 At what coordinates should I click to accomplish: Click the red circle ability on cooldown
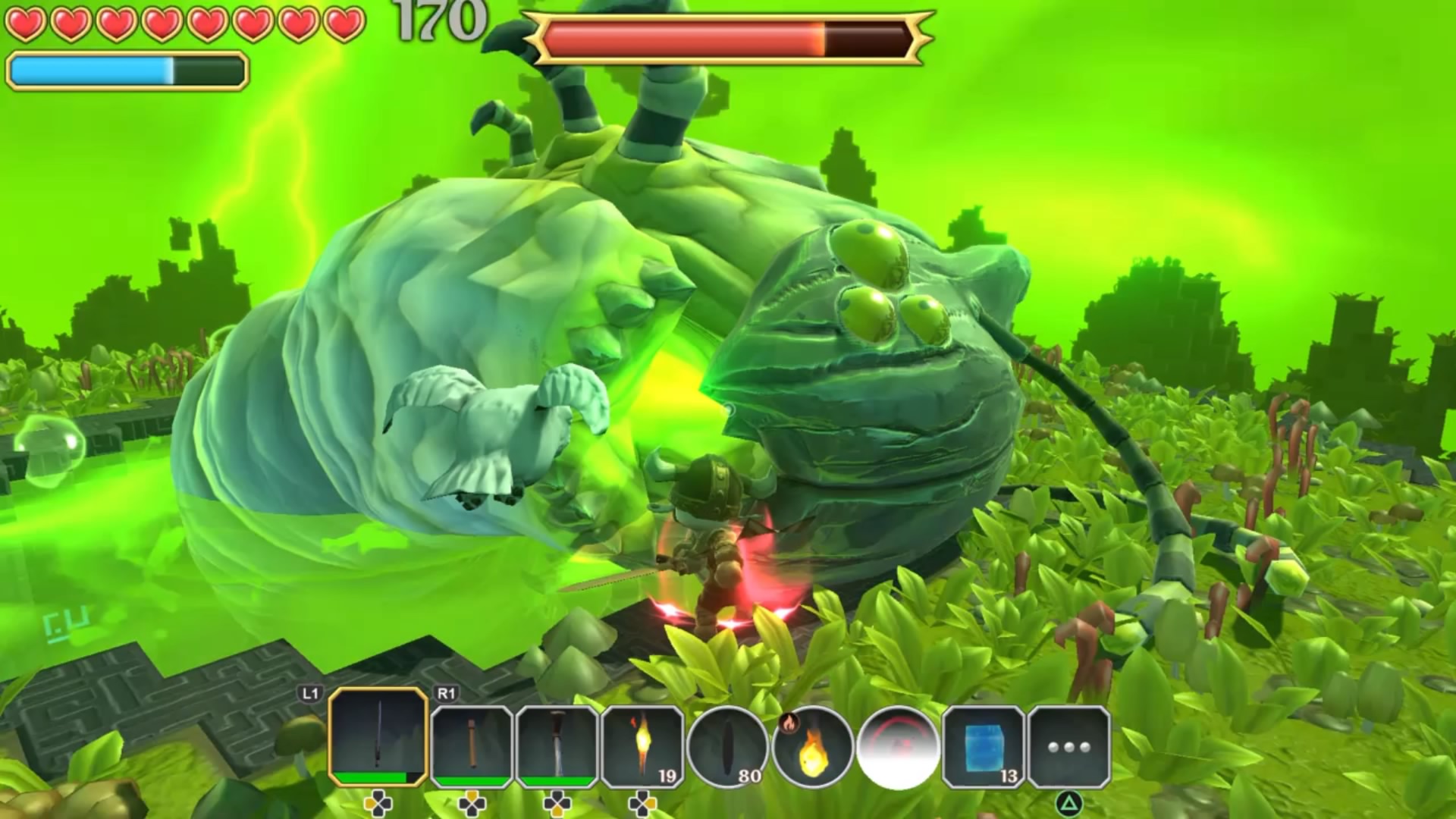coord(898,746)
